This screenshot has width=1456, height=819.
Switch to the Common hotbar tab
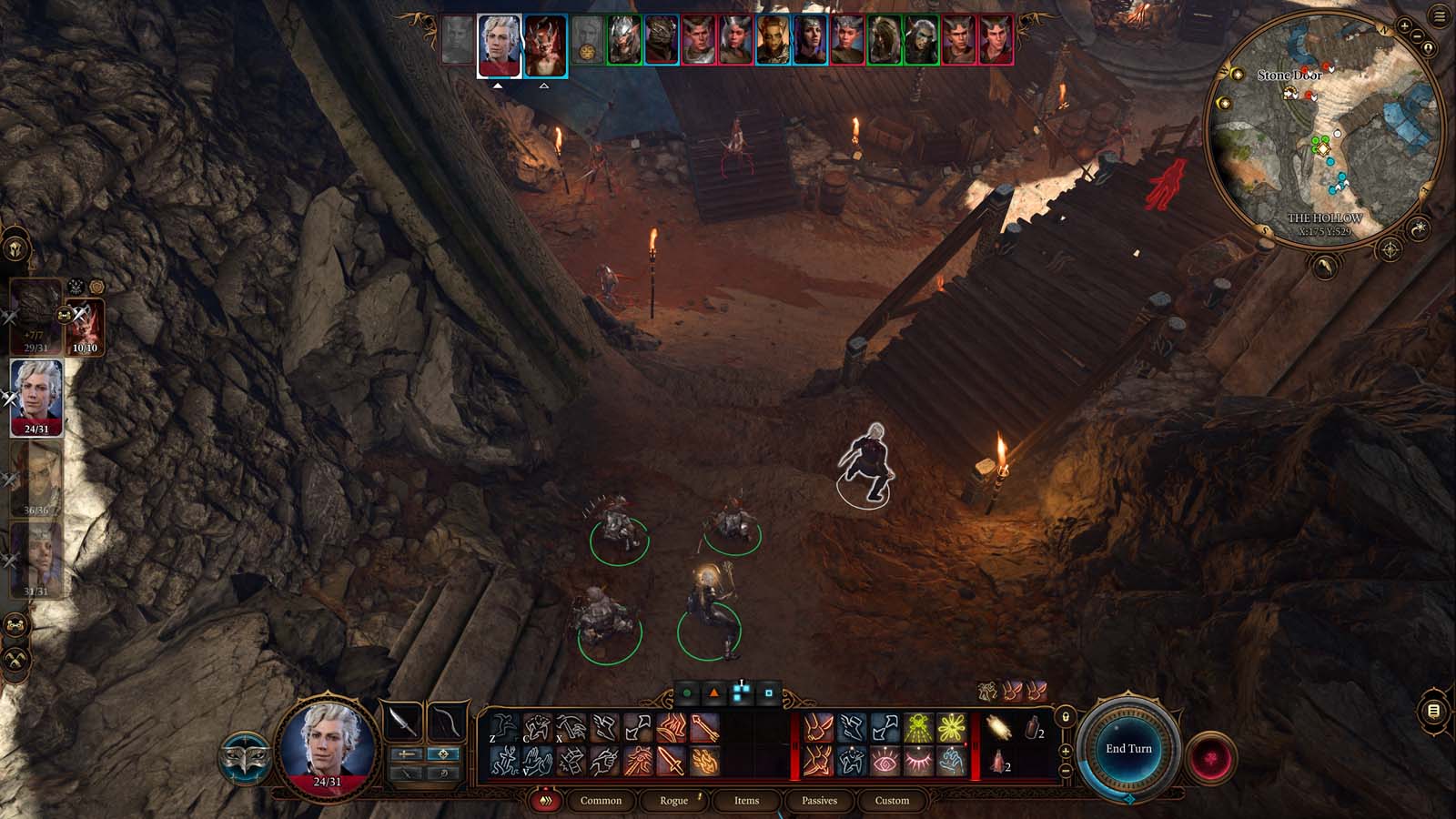click(601, 801)
